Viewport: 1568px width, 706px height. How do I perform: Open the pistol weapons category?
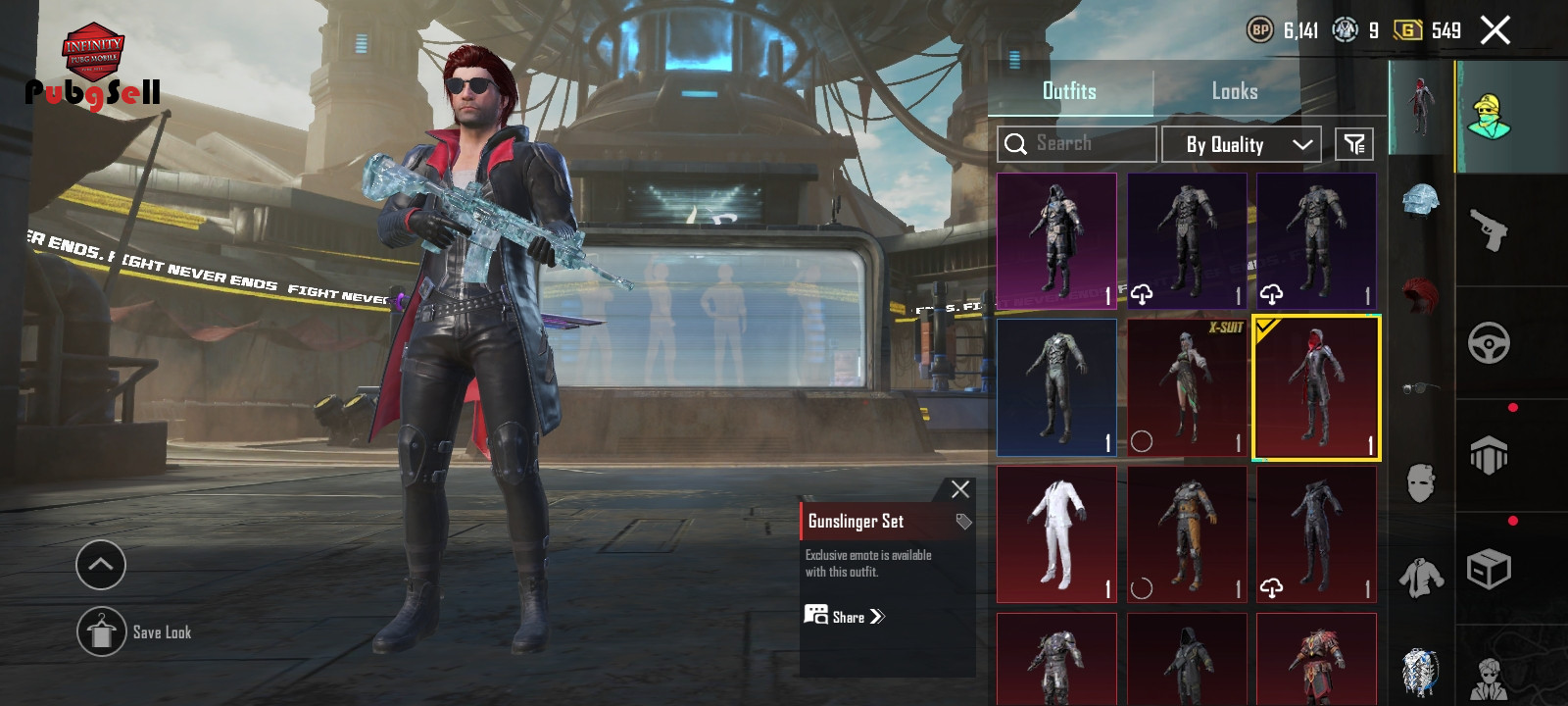(1489, 230)
